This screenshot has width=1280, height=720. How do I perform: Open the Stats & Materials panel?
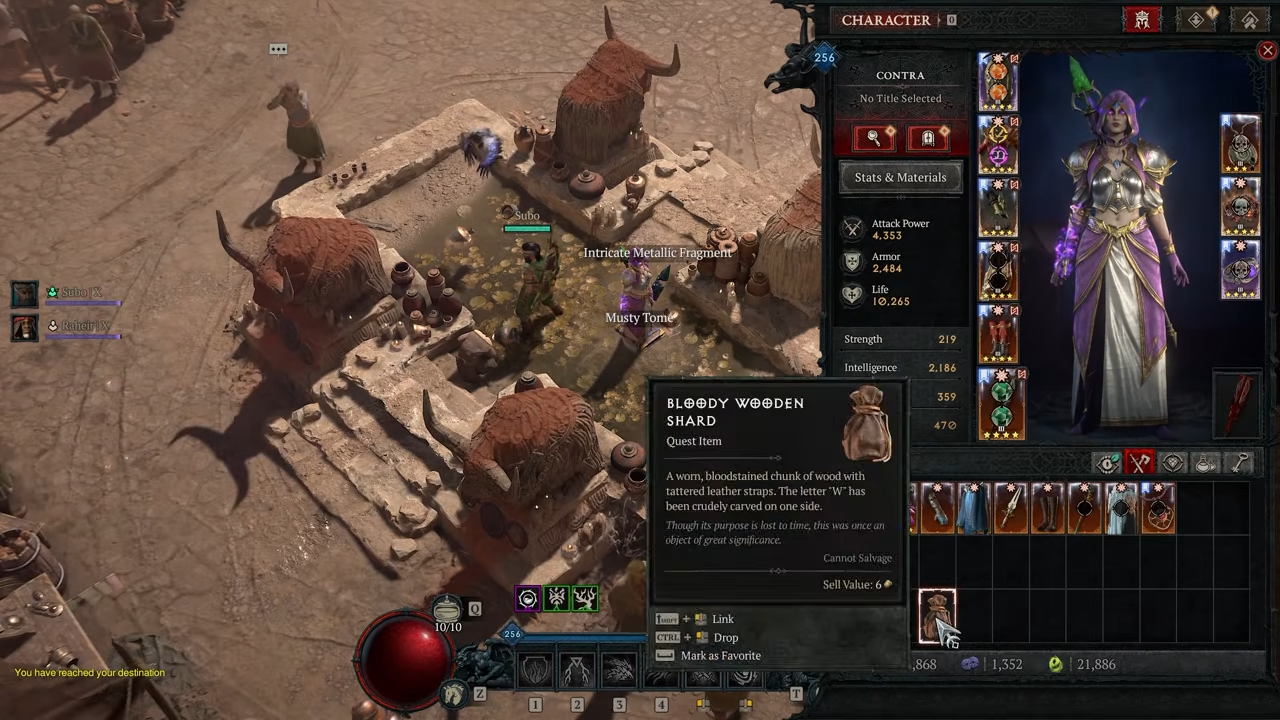tap(900, 177)
